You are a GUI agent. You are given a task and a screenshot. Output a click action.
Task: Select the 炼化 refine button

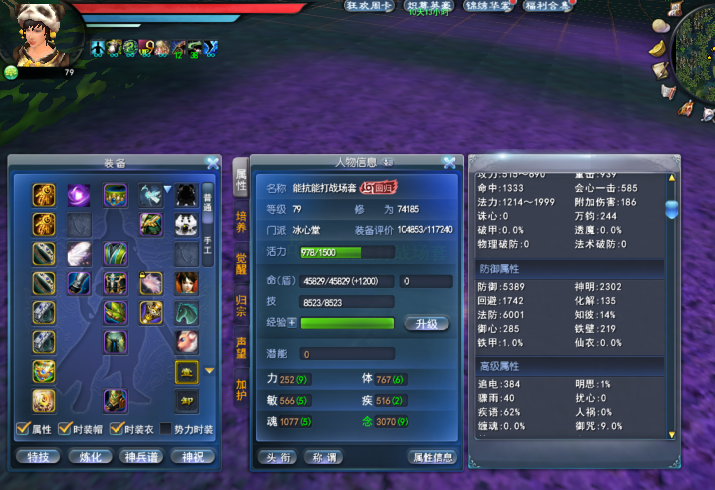tap(91, 457)
